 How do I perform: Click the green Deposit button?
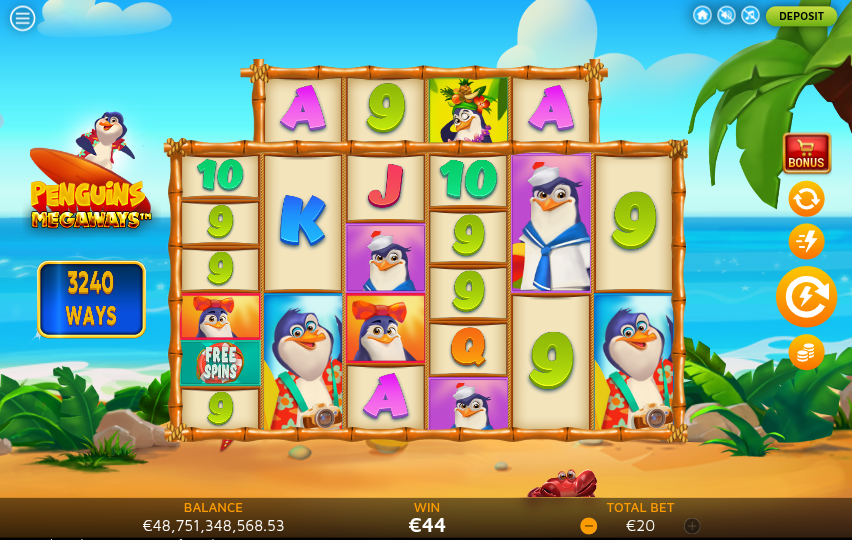point(801,16)
